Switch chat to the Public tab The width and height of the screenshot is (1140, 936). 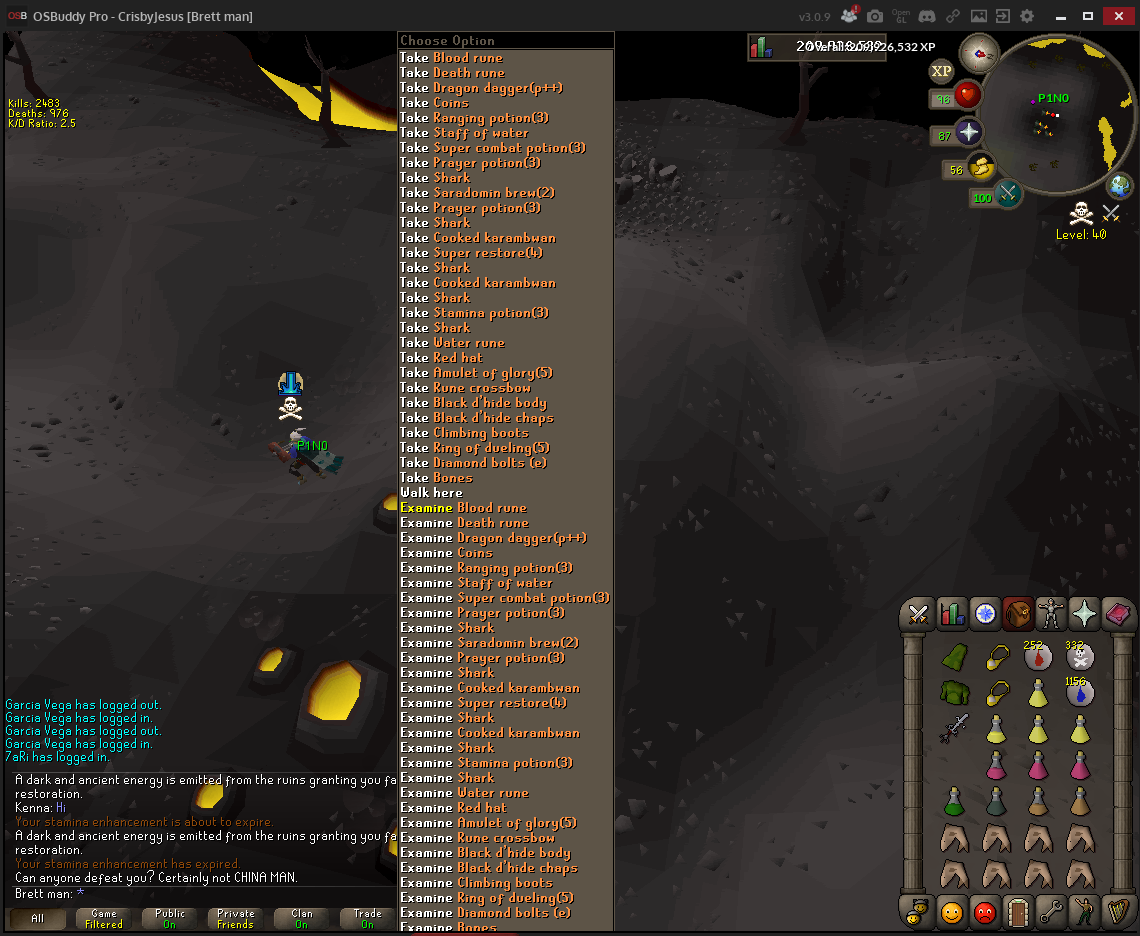[170, 918]
